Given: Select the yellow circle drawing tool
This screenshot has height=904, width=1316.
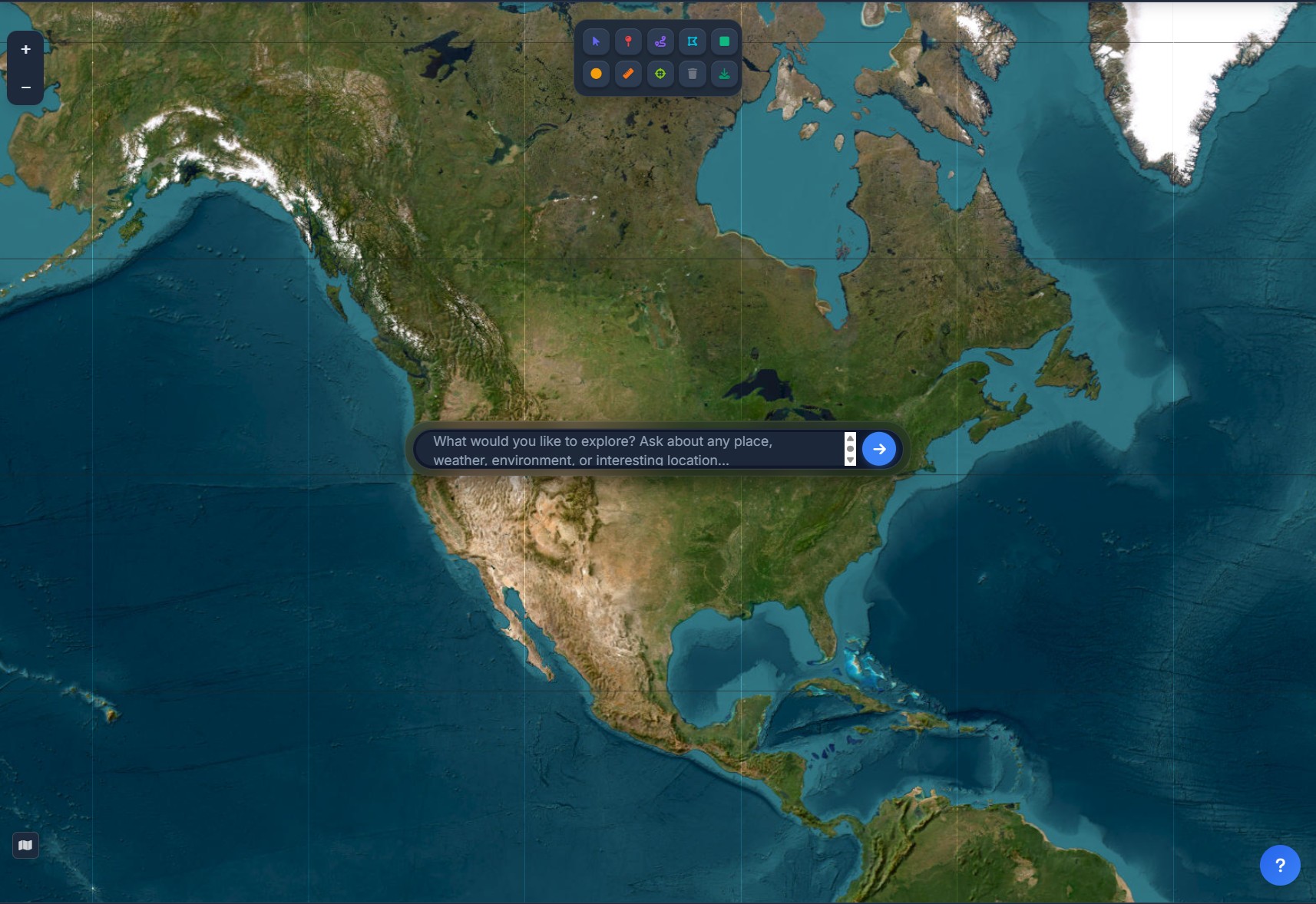Looking at the screenshot, I should pos(597,74).
